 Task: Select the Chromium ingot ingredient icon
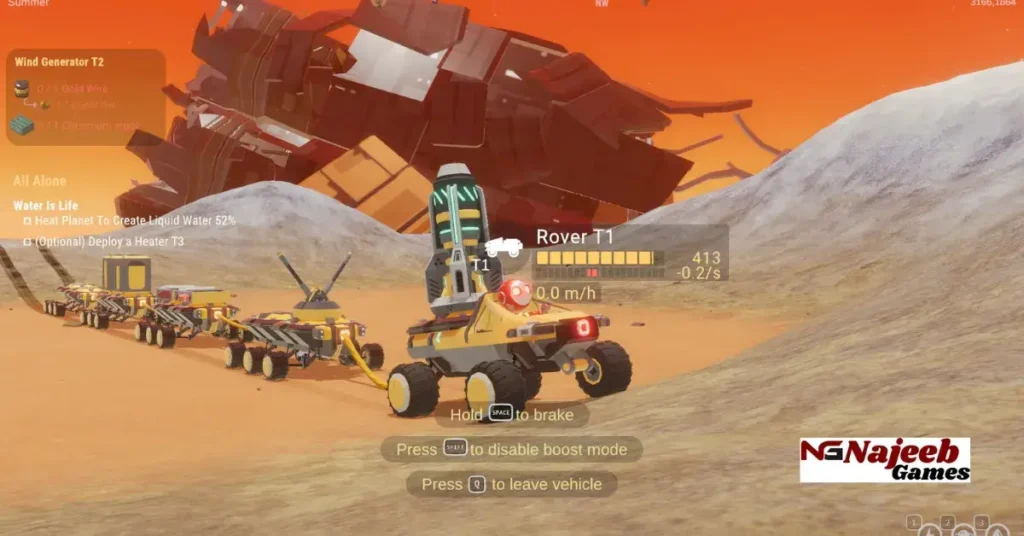tap(22, 125)
